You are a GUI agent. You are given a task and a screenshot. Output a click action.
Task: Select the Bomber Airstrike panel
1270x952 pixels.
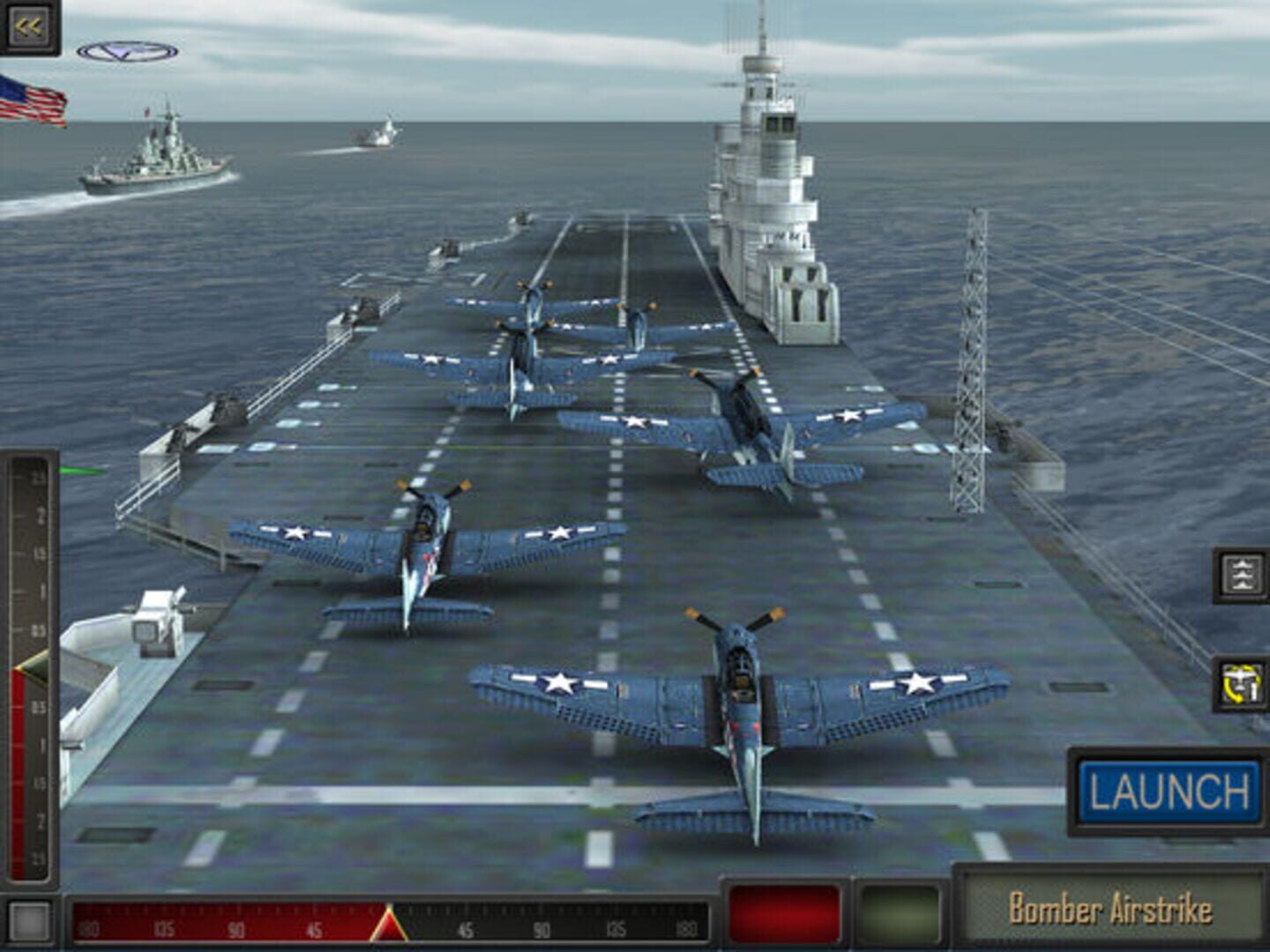coord(1110,908)
